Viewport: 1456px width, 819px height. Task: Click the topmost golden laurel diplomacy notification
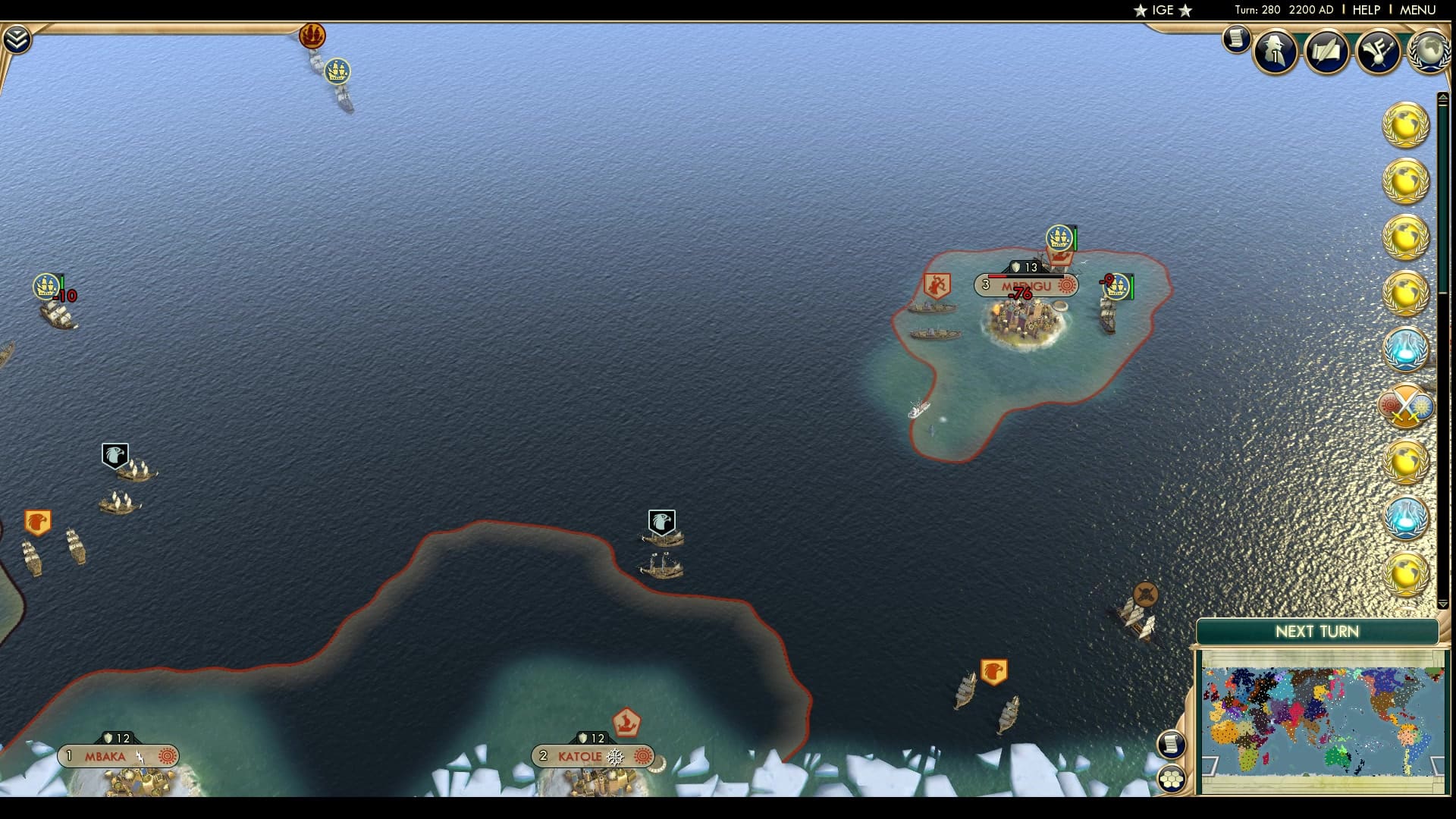pos(1407,125)
